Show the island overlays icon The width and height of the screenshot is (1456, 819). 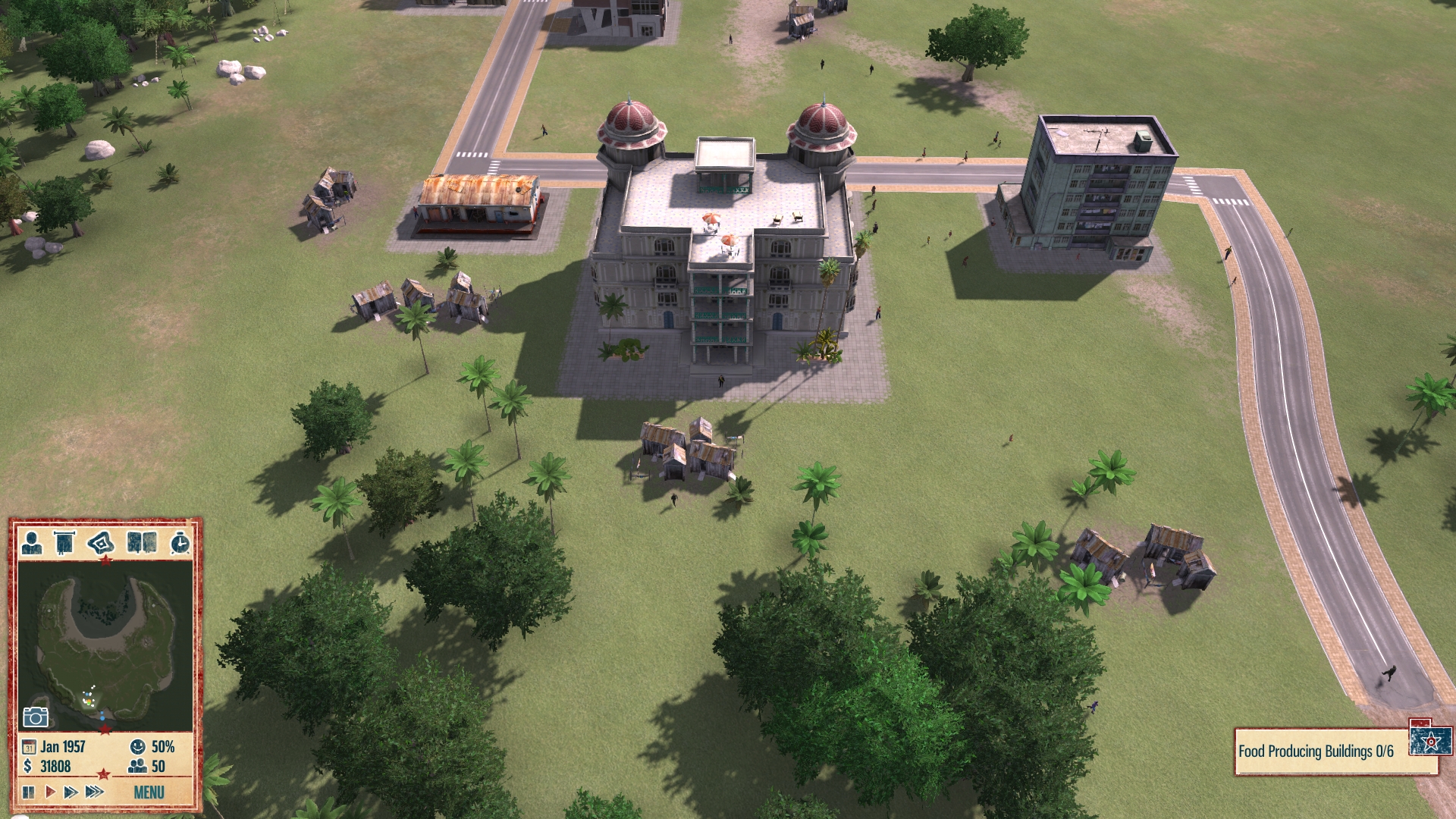point(101,543)
